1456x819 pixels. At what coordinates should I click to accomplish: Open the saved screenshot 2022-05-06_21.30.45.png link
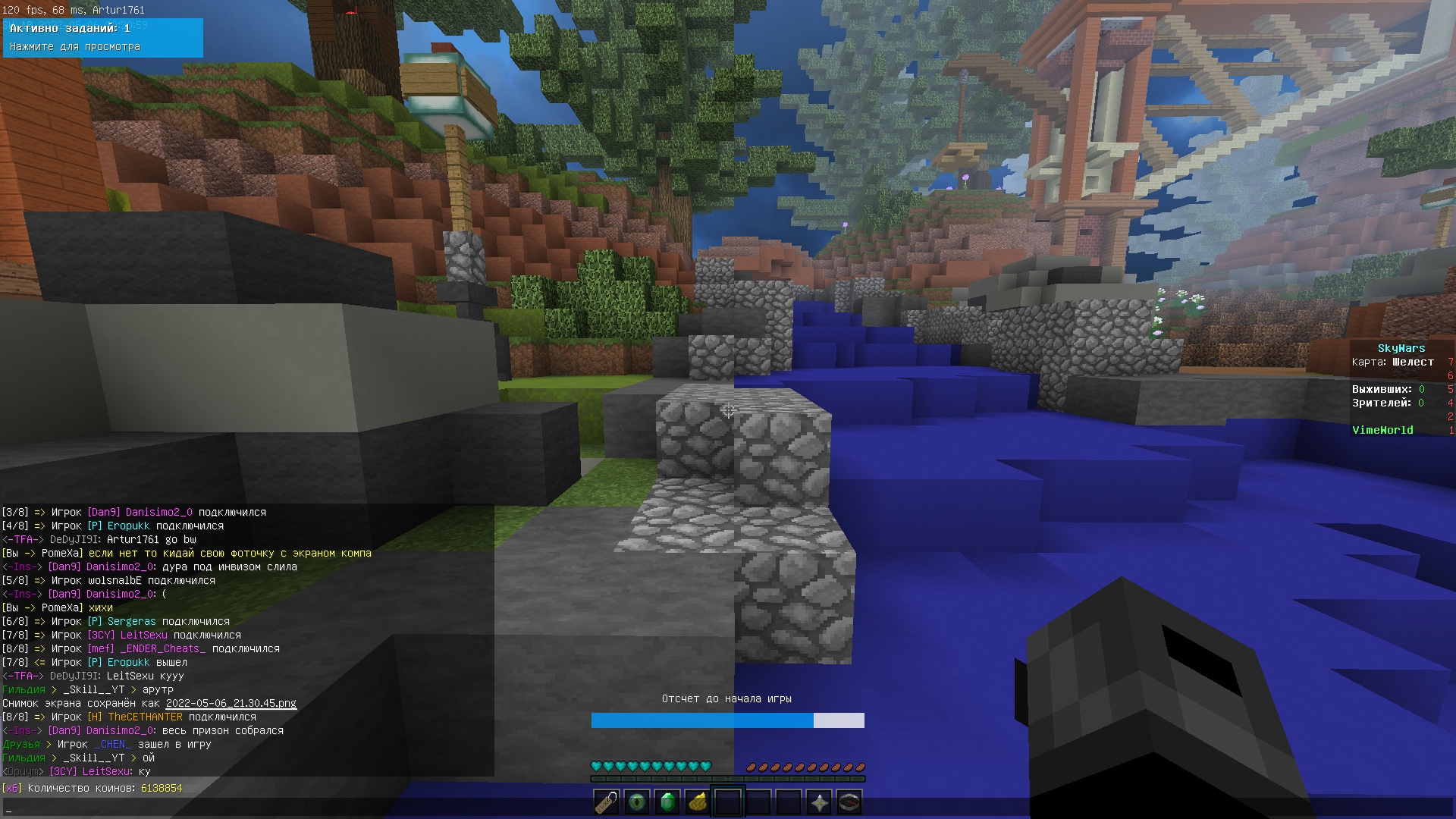click(230, 703)
